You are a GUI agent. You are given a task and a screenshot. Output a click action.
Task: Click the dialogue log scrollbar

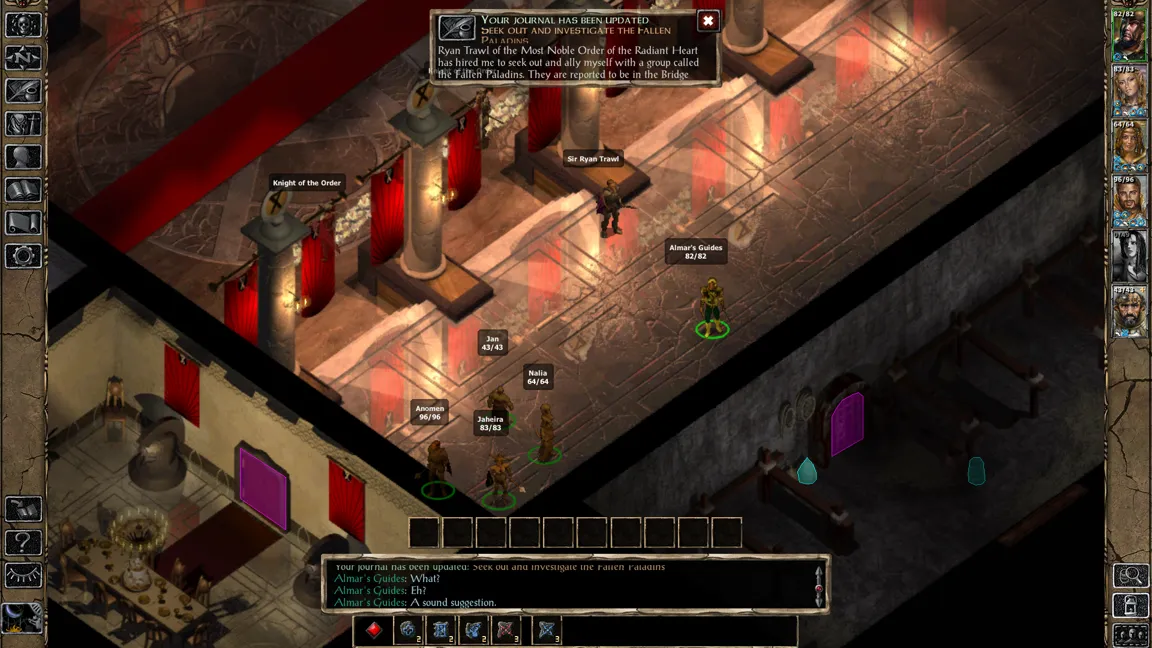click(819, 583)
